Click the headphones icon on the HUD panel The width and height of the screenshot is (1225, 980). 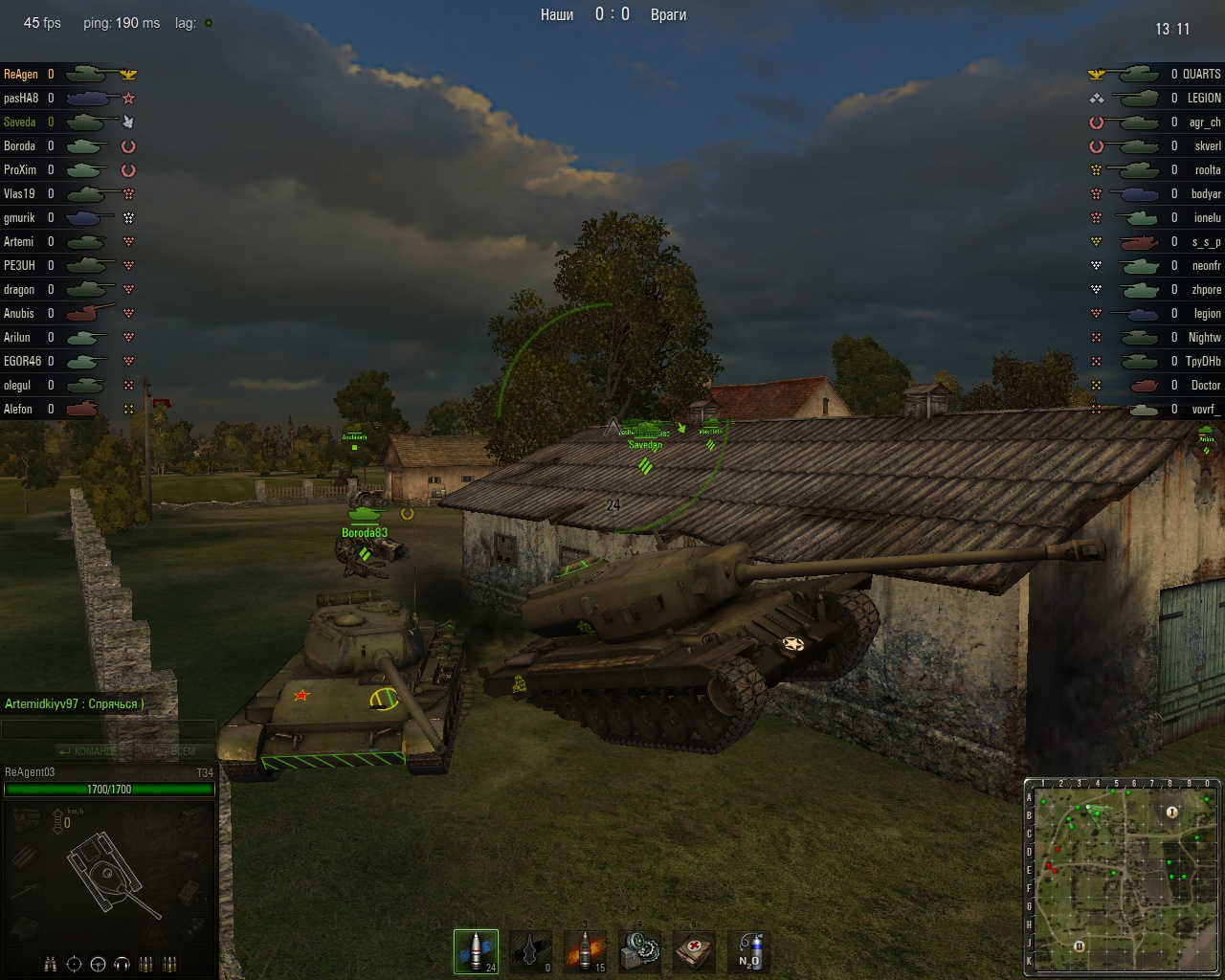pos(121,964)
